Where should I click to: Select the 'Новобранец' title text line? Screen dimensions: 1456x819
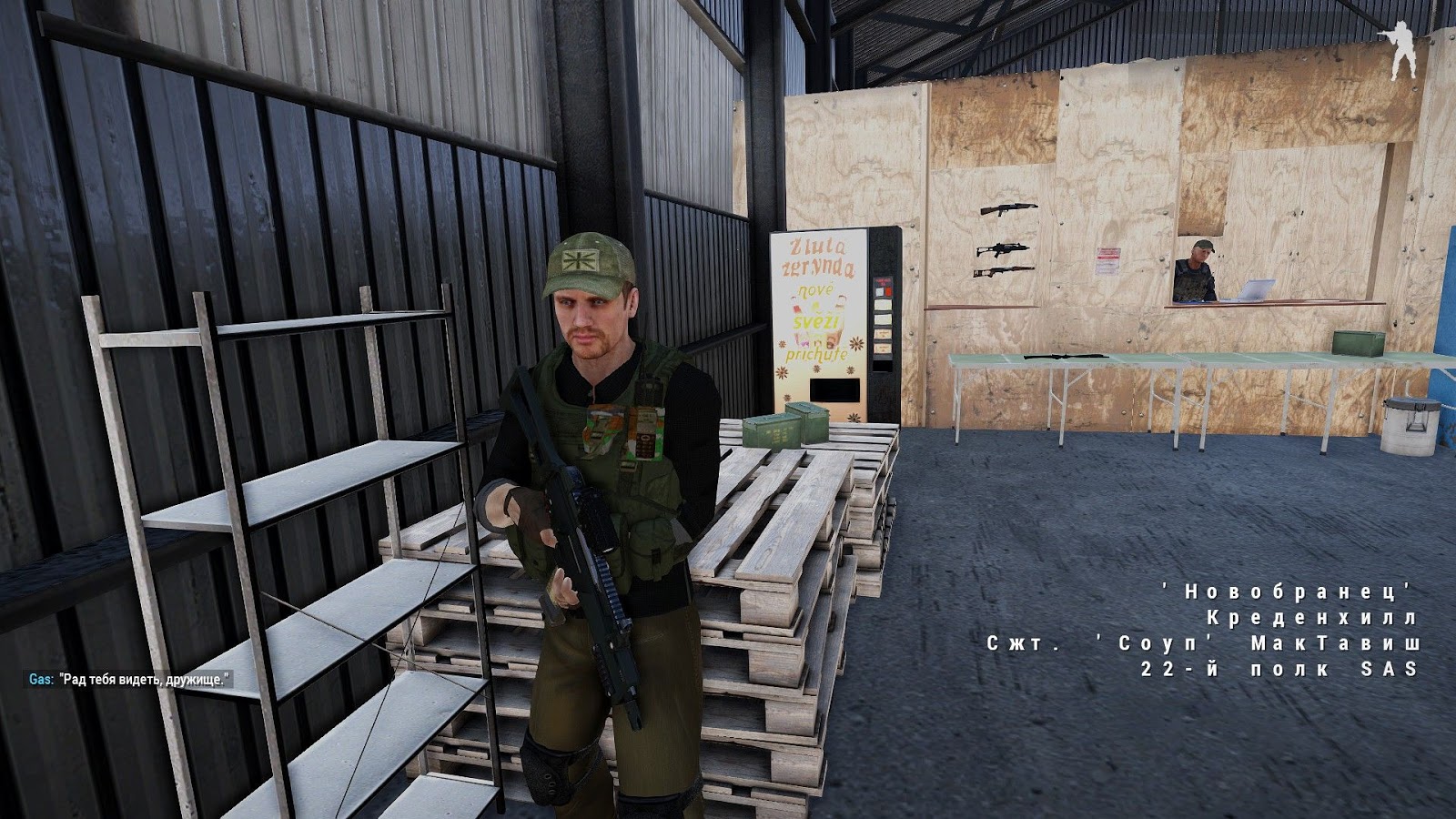[x=1284, y=591]
